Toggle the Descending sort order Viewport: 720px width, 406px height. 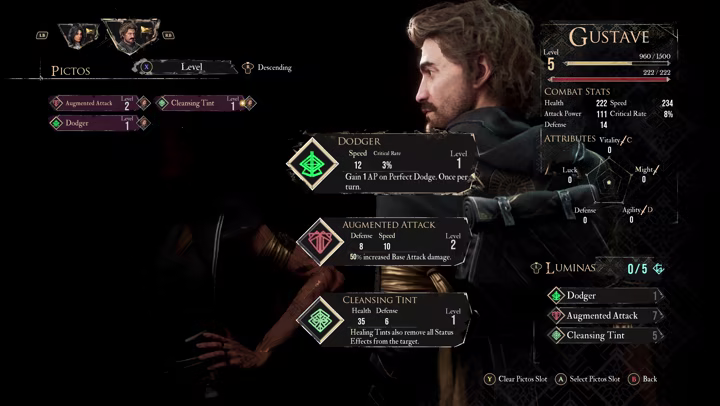point(268,68)
